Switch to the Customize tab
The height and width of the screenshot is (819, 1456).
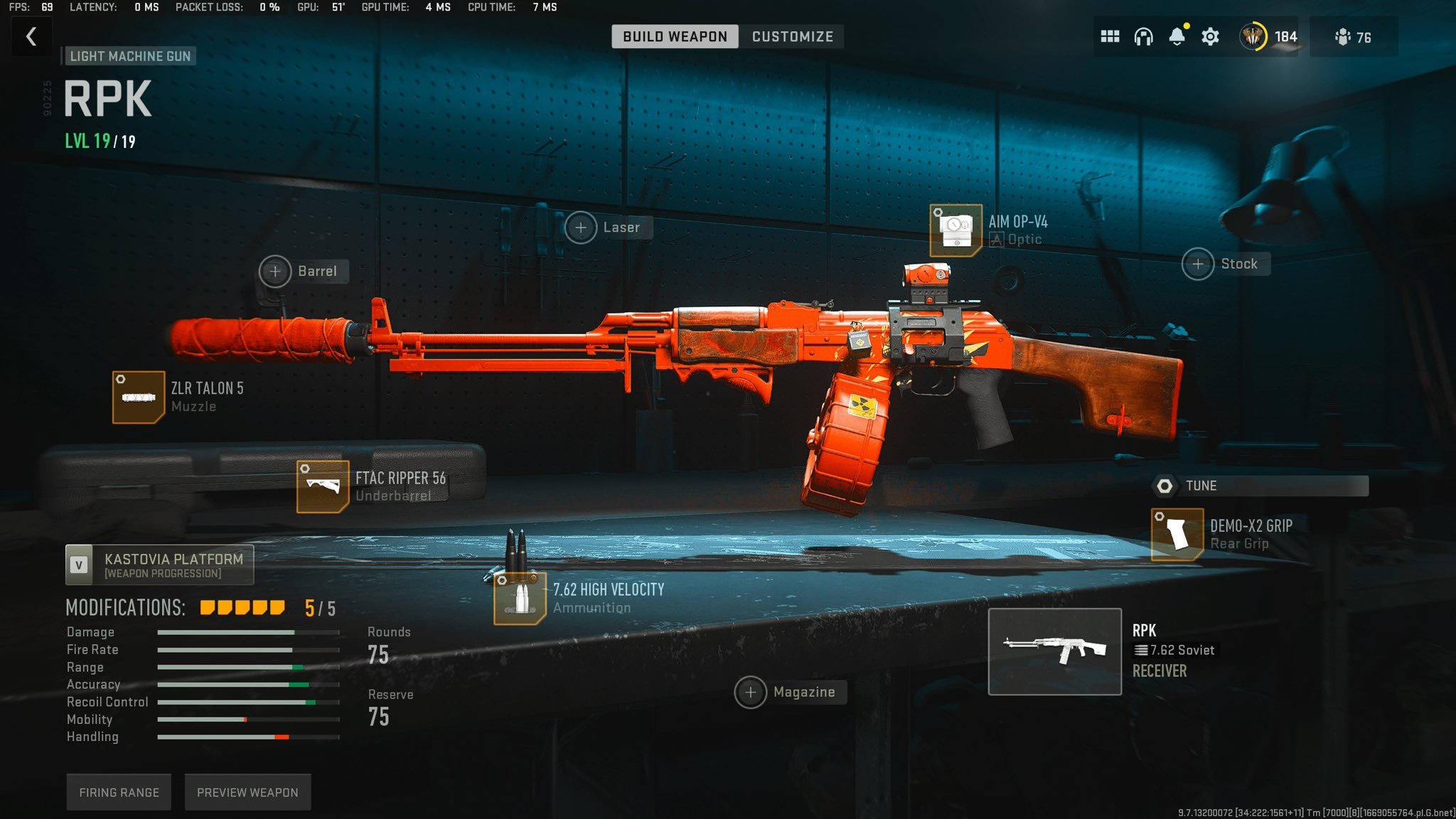click(x=792, y=36)
